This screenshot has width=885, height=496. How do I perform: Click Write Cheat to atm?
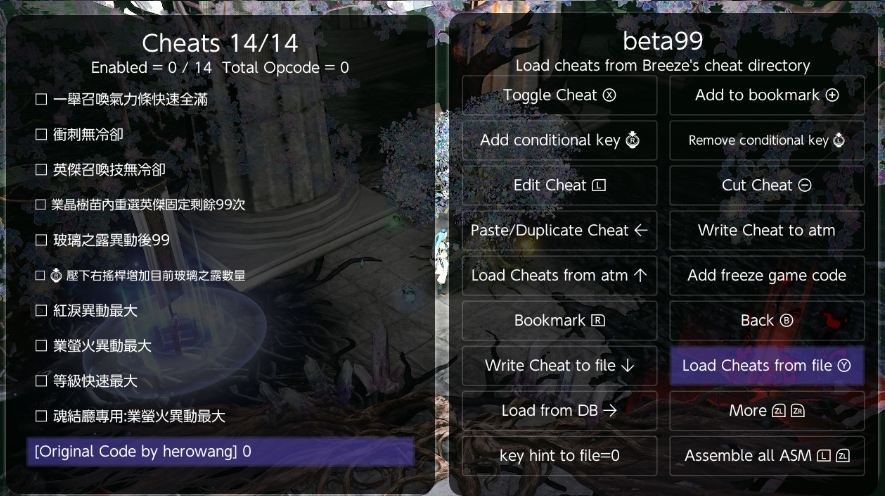(766, 230)
